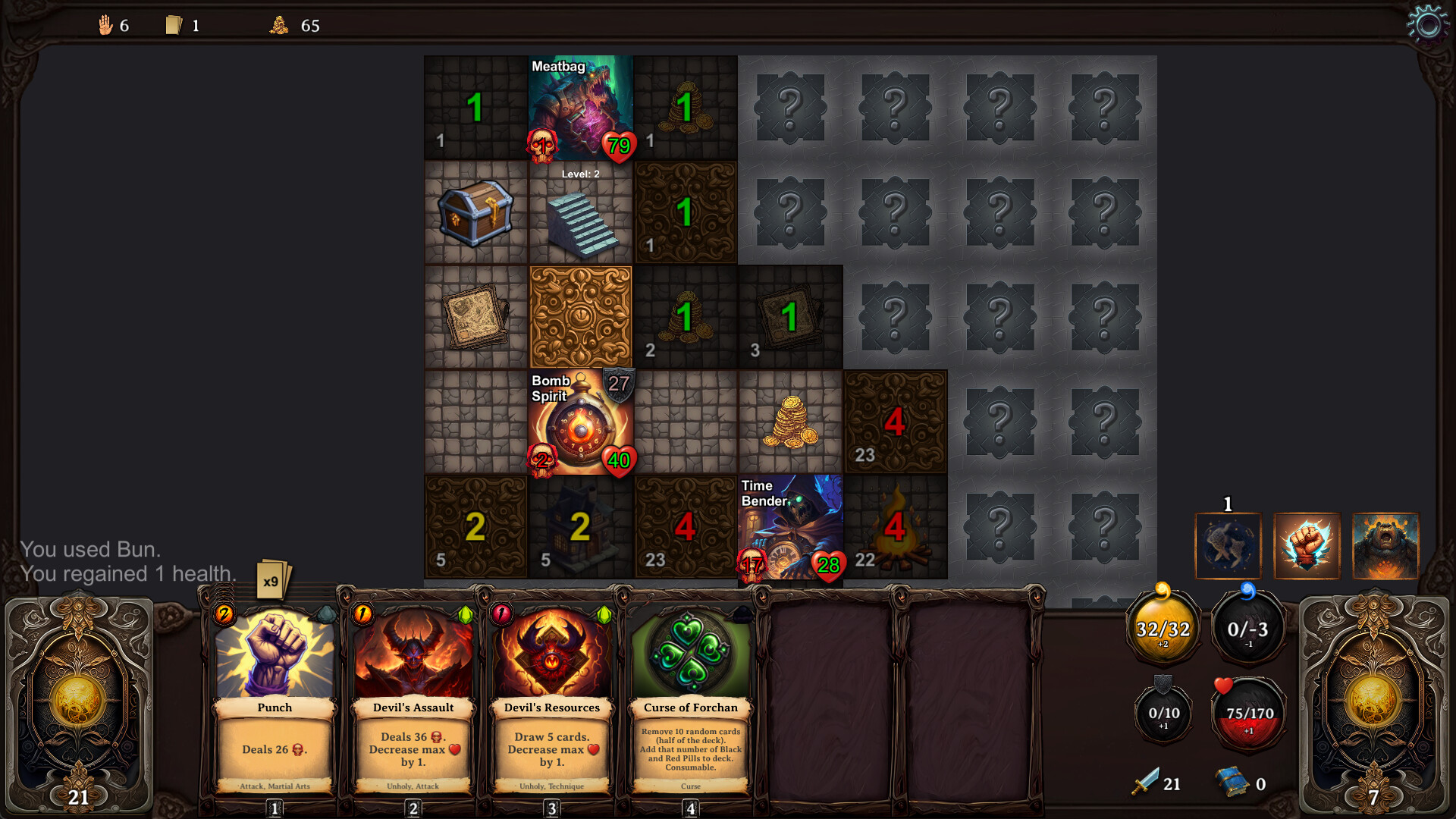Viewport: 1456px width, 819px height.
Task: Select the glowing fist relic icon
Action: [1307, 546]
